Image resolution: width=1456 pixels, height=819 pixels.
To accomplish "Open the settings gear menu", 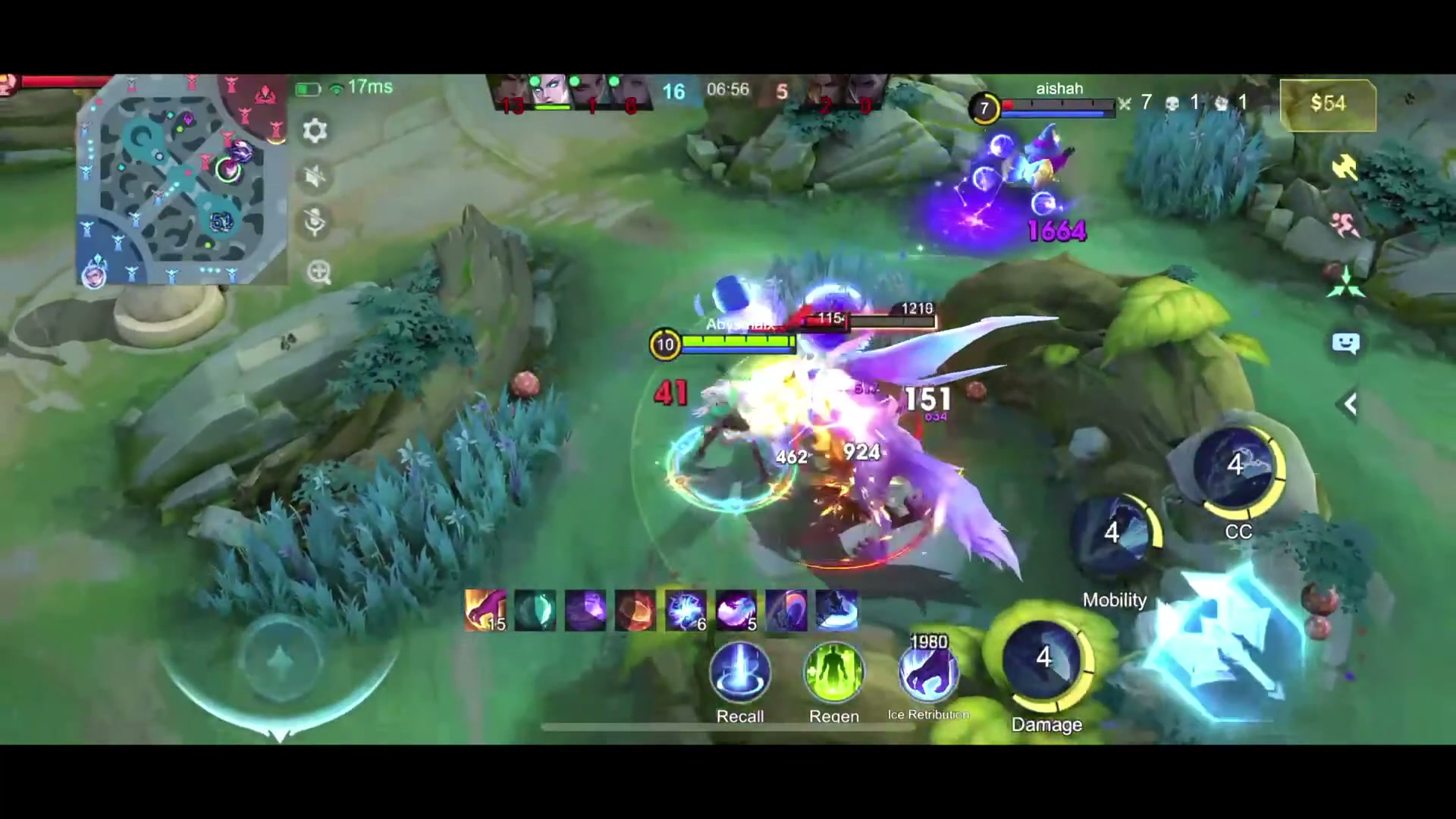I will click(315, 130).
